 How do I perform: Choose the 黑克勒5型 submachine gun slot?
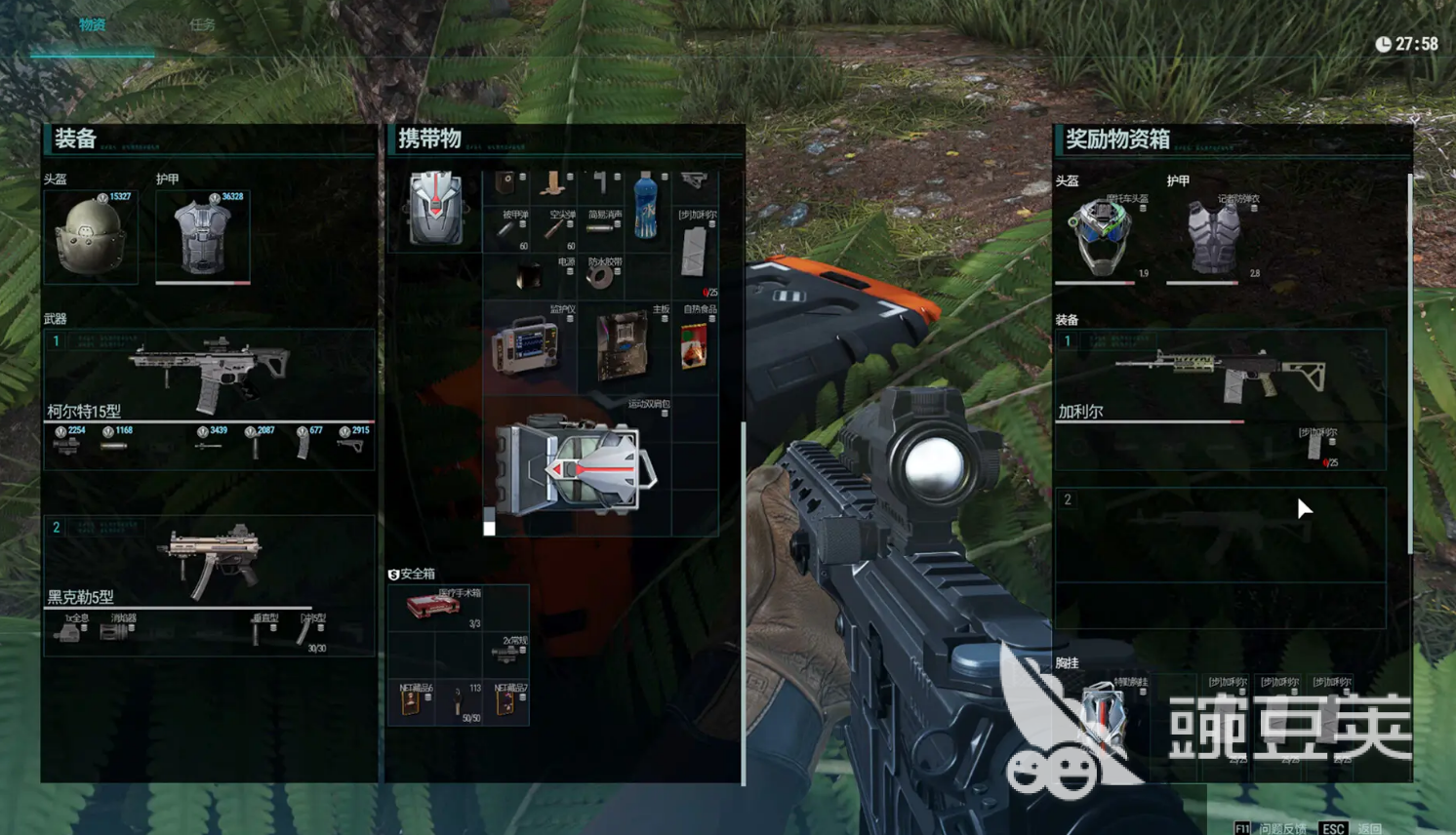209,561
